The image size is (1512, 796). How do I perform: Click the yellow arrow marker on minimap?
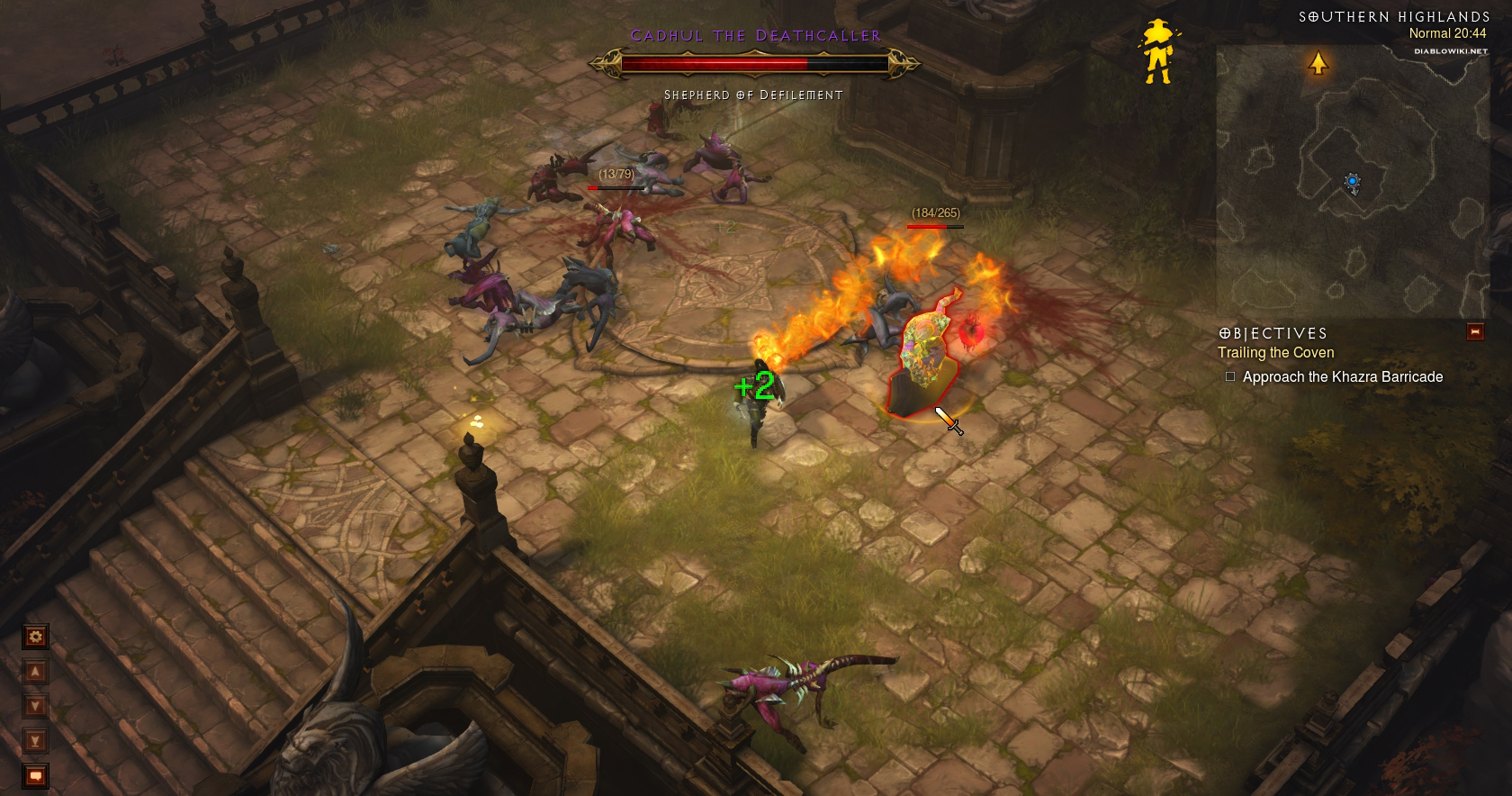point(1318,63)
